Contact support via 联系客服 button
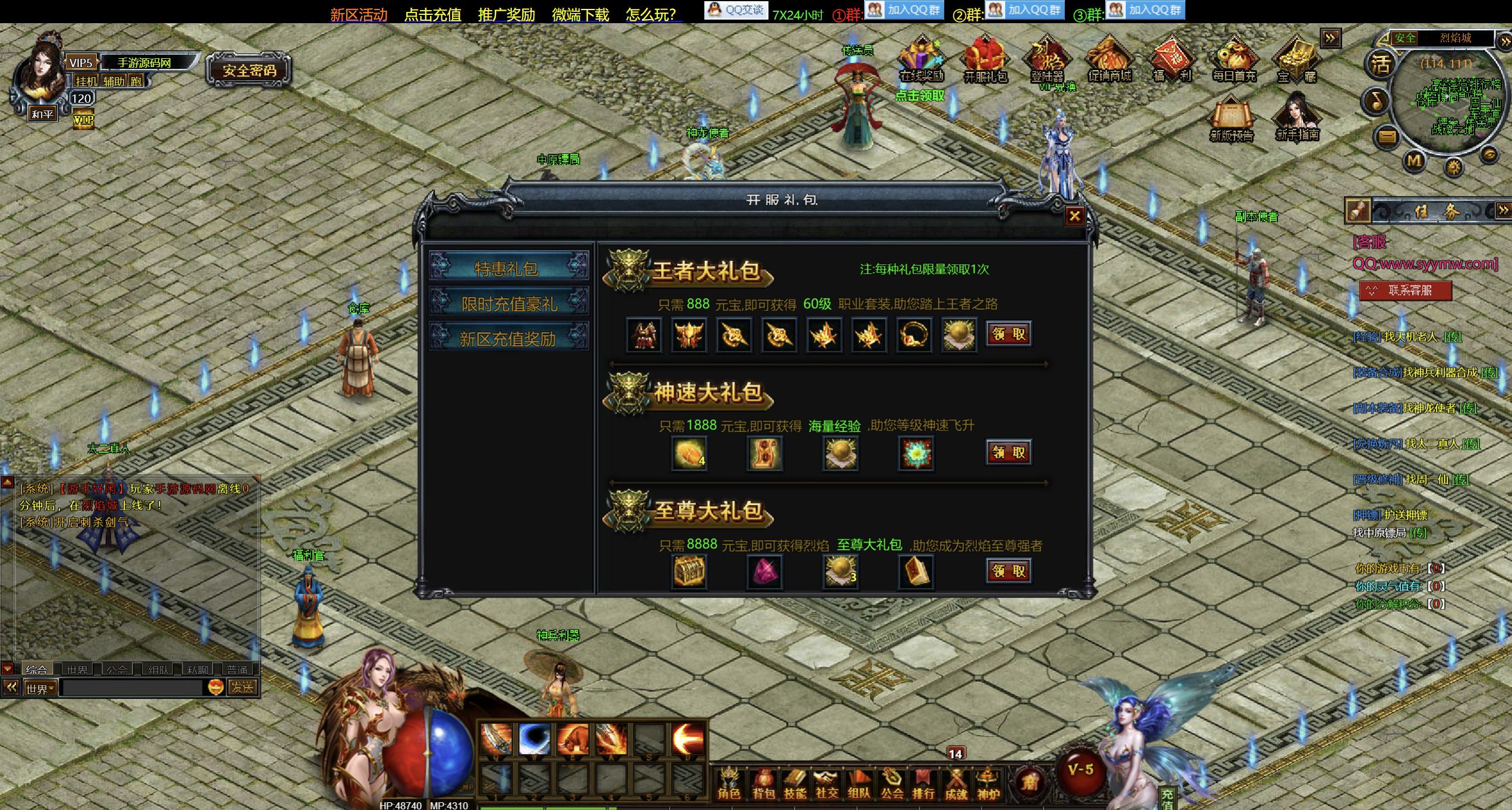The width and height of the screenshot is (1512, 810). tap(1405, 290)
